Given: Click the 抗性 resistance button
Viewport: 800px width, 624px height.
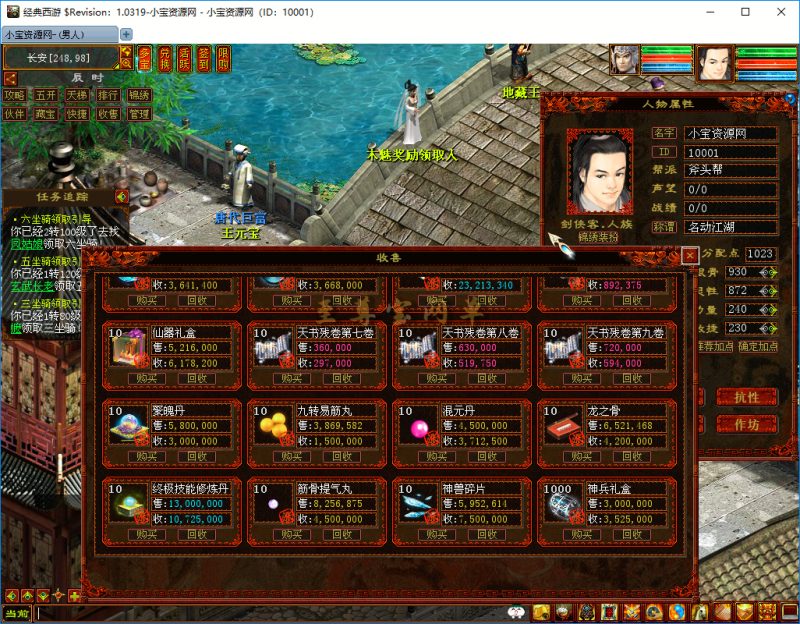Looking at the screenshot, I should [x=747, y=397].
